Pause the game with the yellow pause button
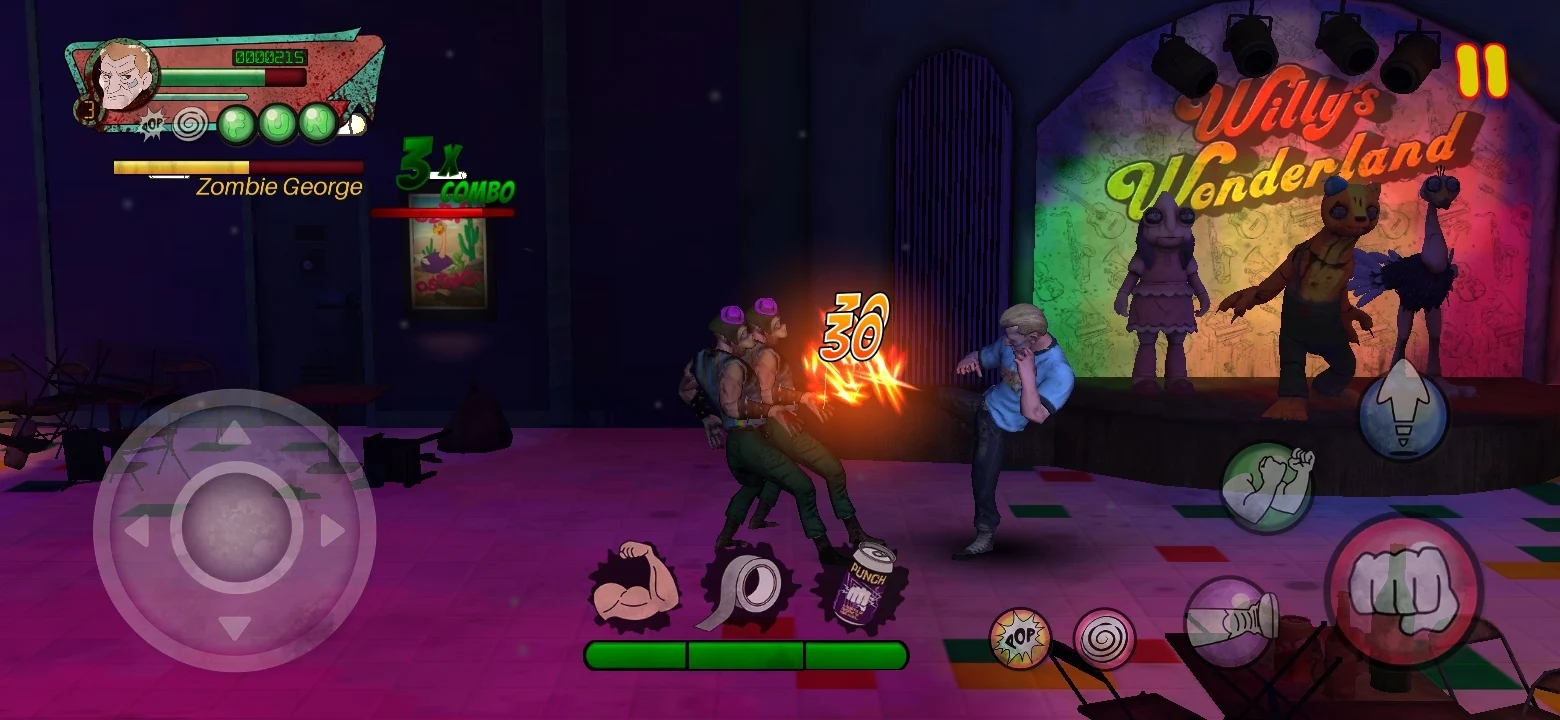Screen dimensions: 1560x720 click(x=1481, y=71)
